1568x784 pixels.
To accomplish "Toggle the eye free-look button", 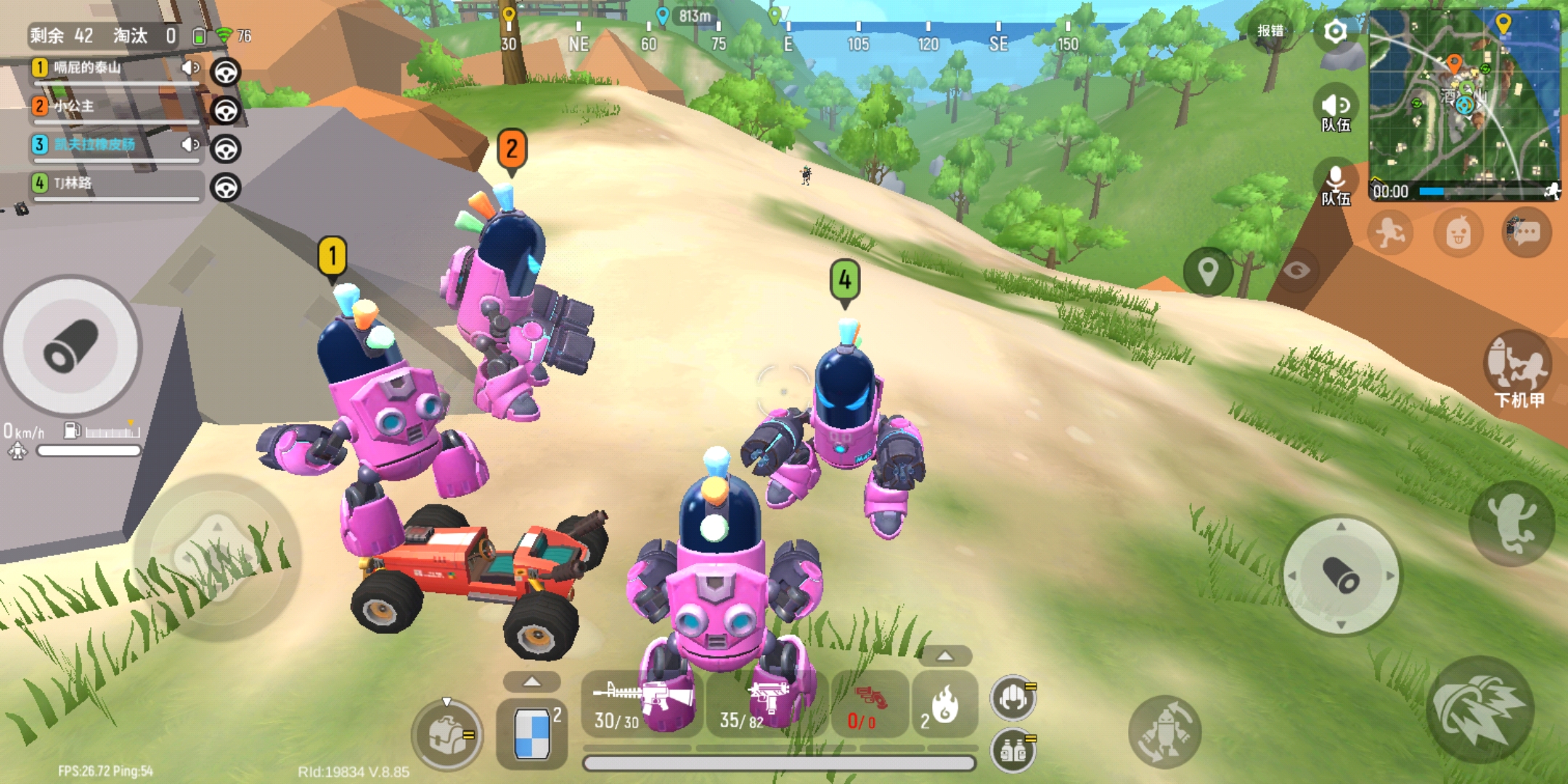I will point(1297,271).
